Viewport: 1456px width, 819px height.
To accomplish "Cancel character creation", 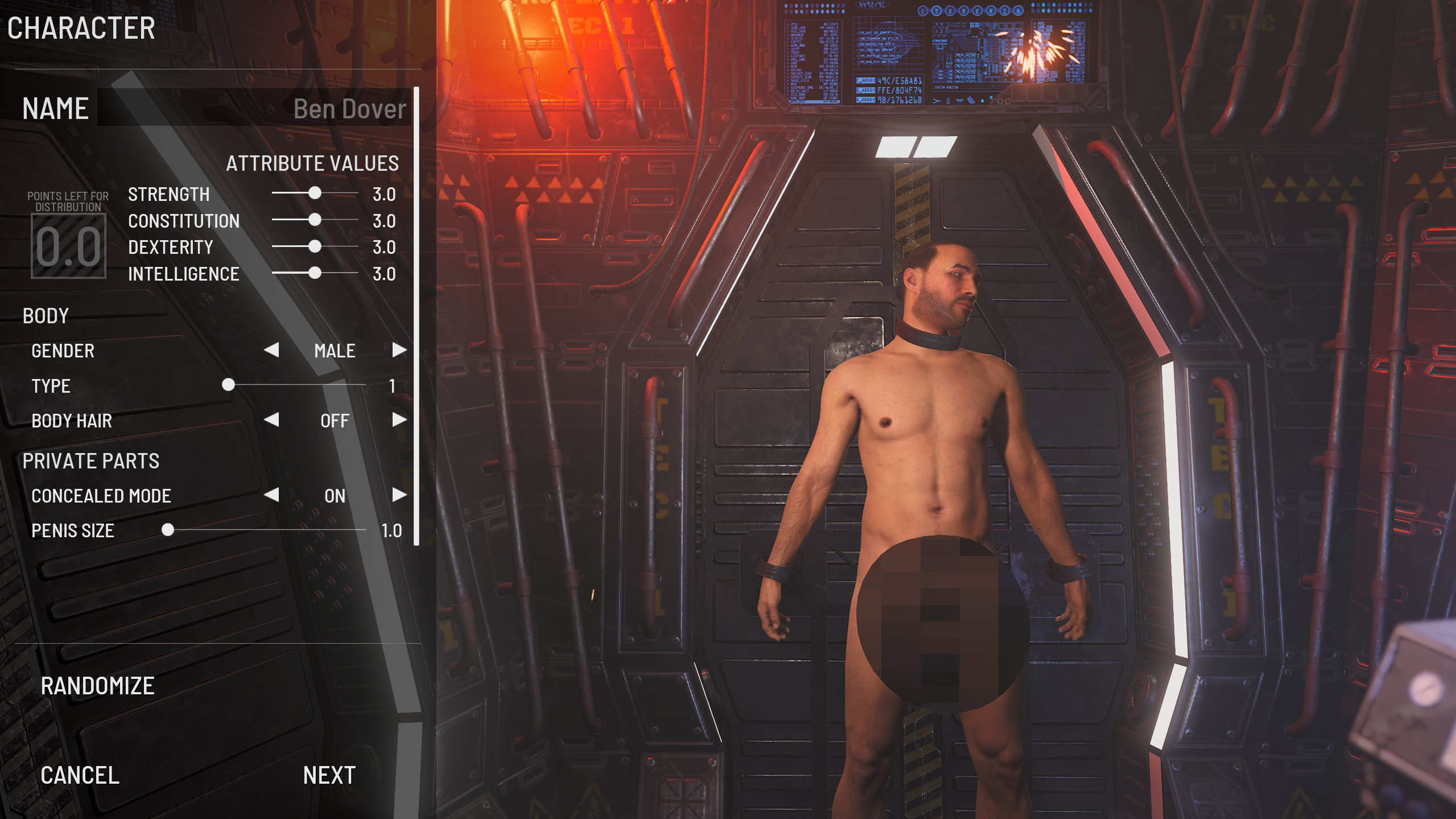I will coord(80,775).
